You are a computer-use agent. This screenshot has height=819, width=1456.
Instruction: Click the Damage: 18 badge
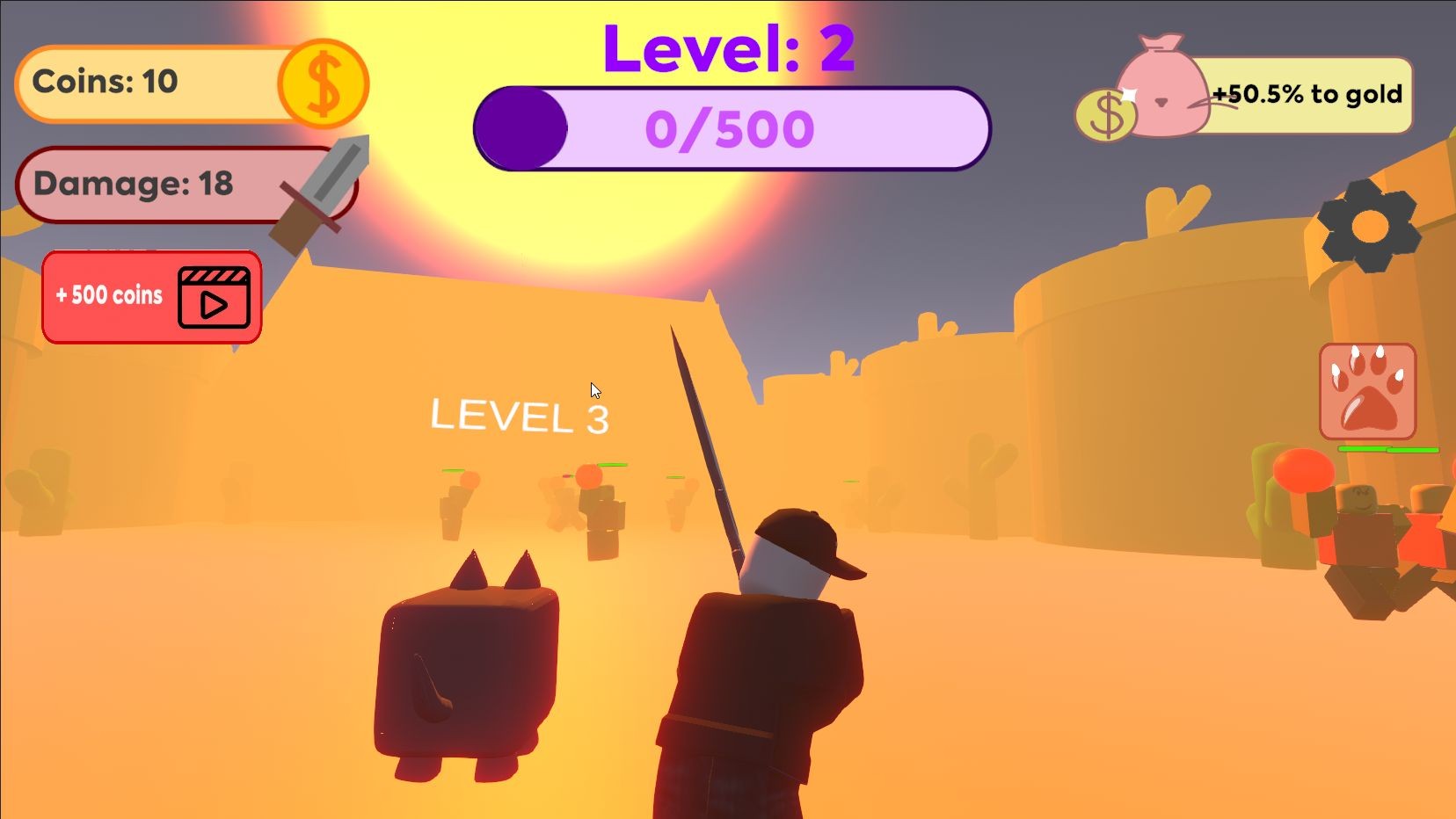tap(132, 185)
